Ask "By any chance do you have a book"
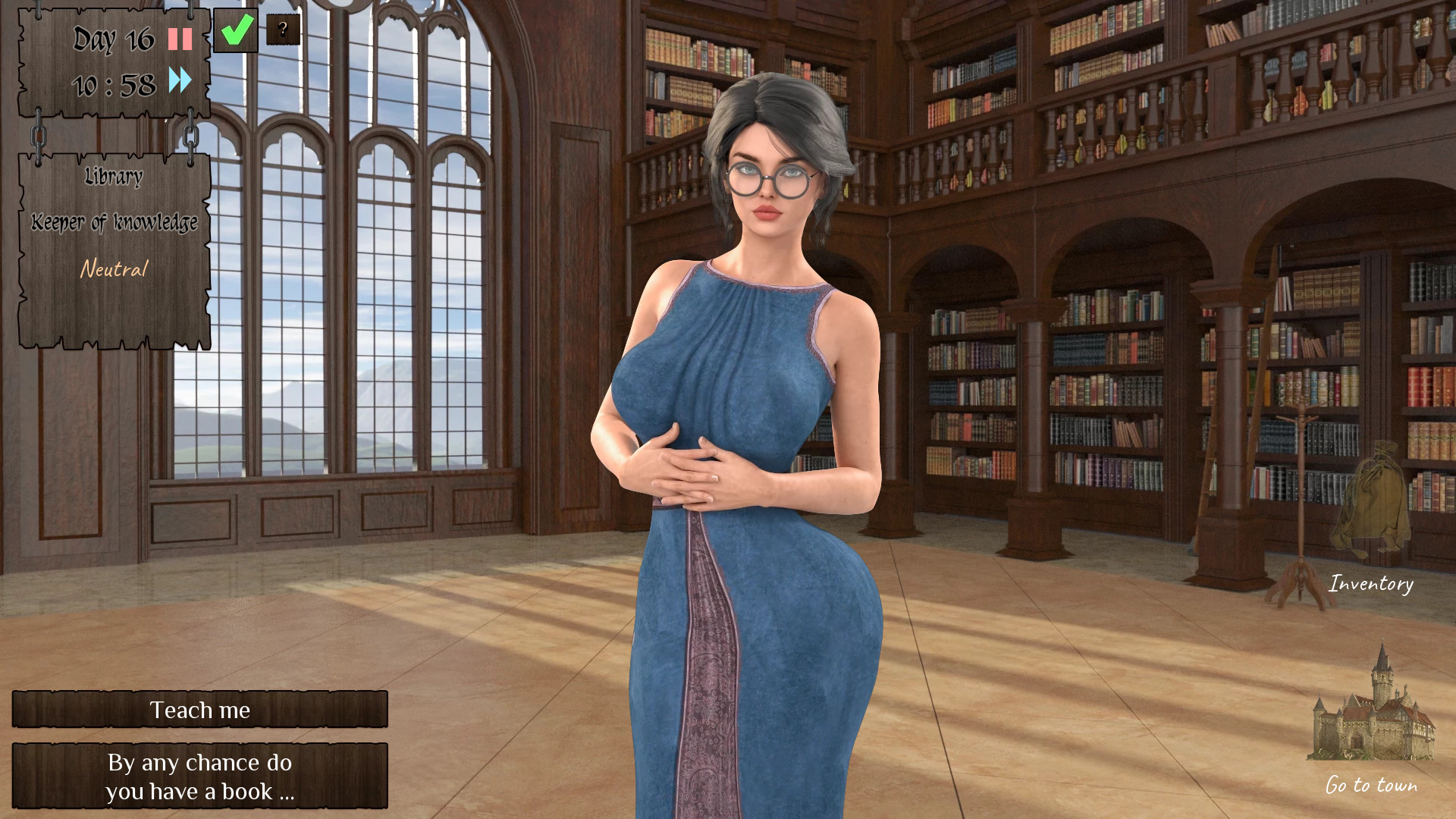Viewport: 1456px width, 819px height. tap(199, 776)
